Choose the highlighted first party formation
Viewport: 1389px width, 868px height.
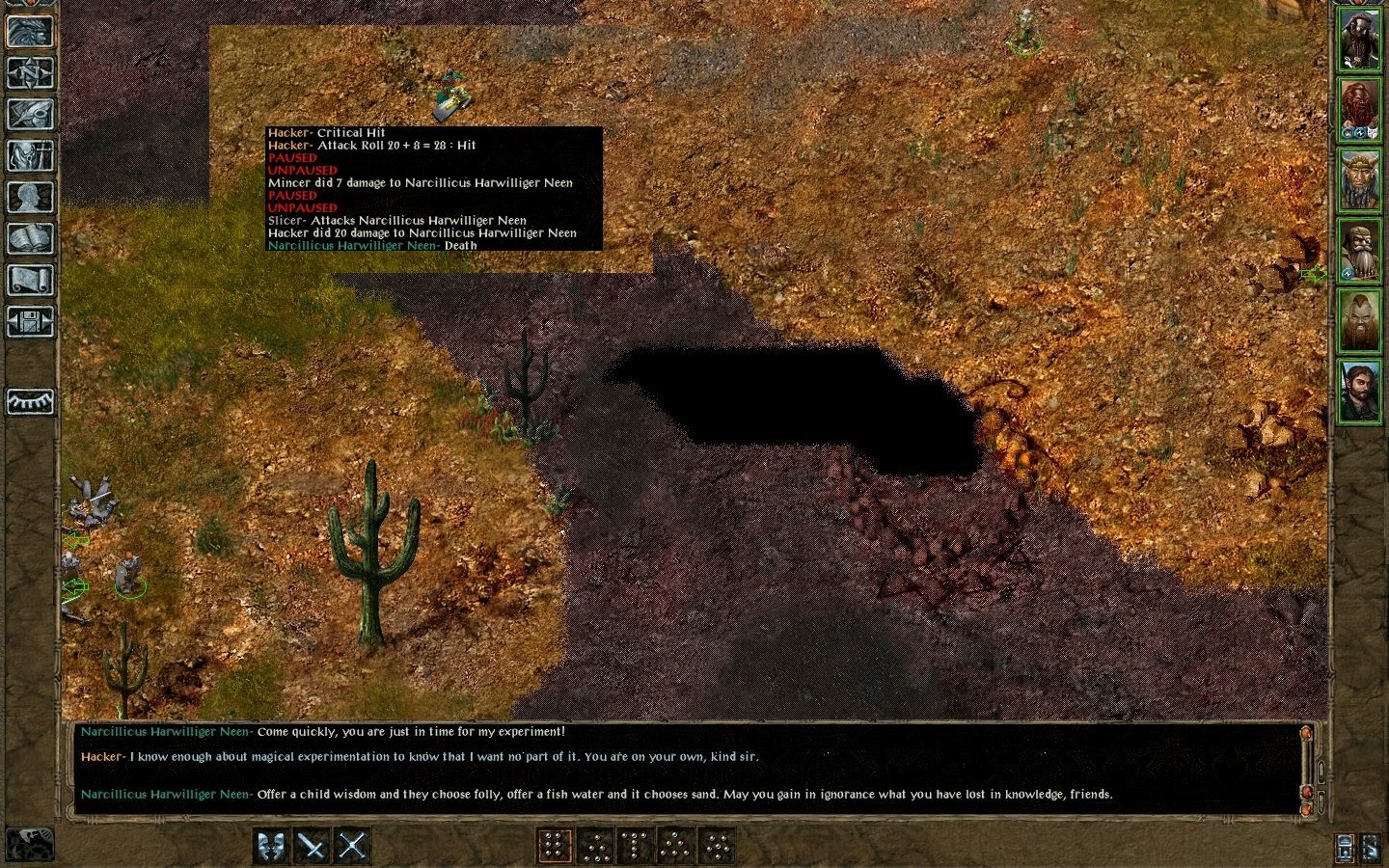coord(554,846)
